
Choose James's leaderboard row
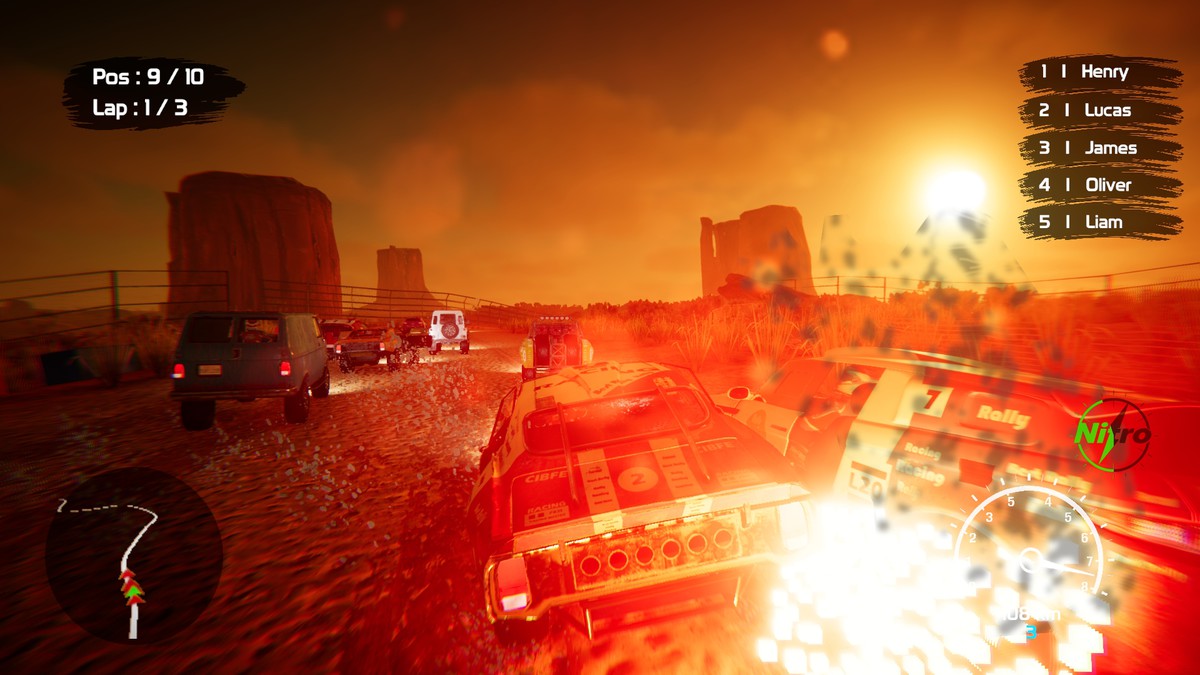pos(1100,148)
